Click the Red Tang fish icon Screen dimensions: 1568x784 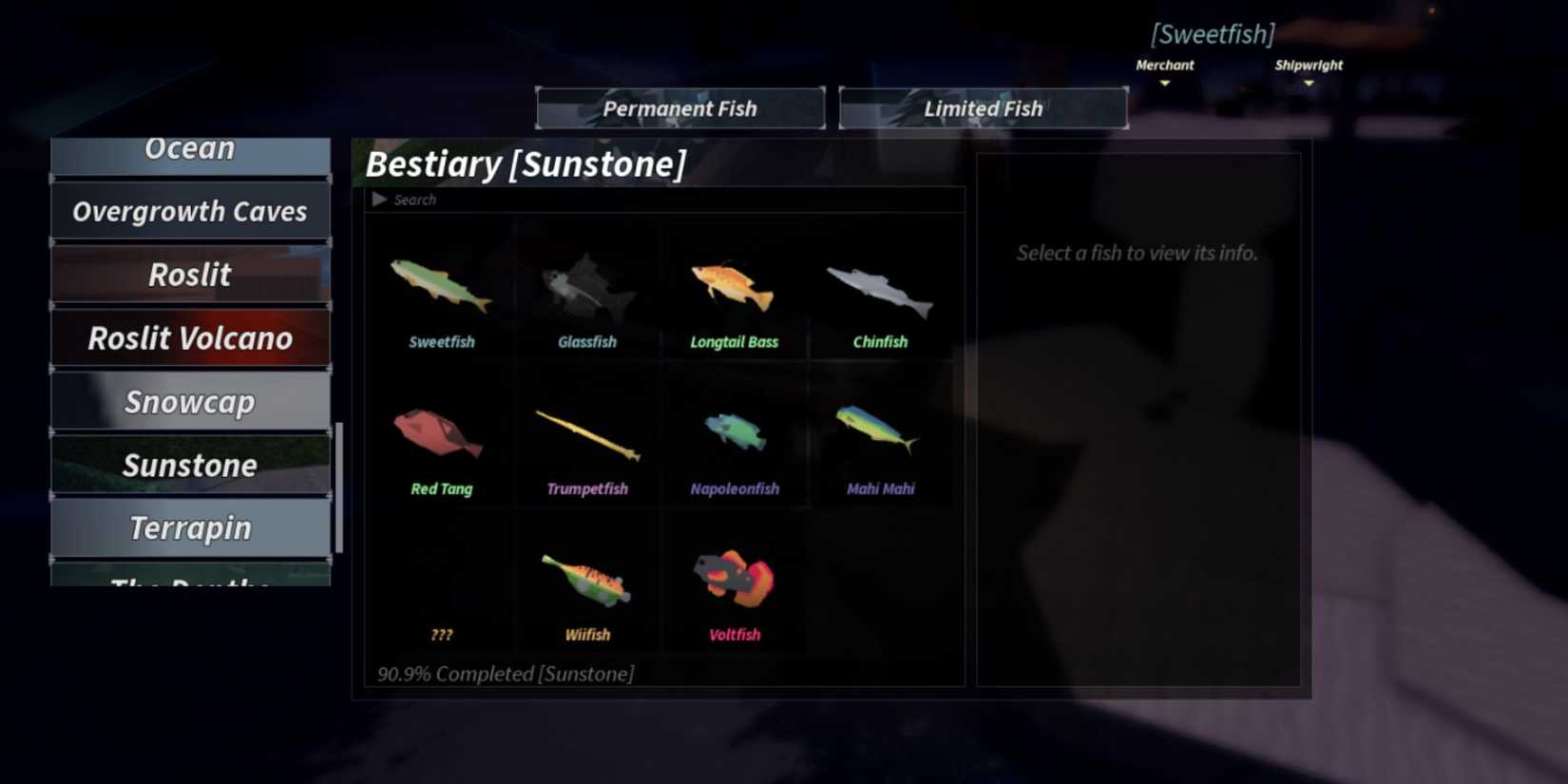coord(441,432)
